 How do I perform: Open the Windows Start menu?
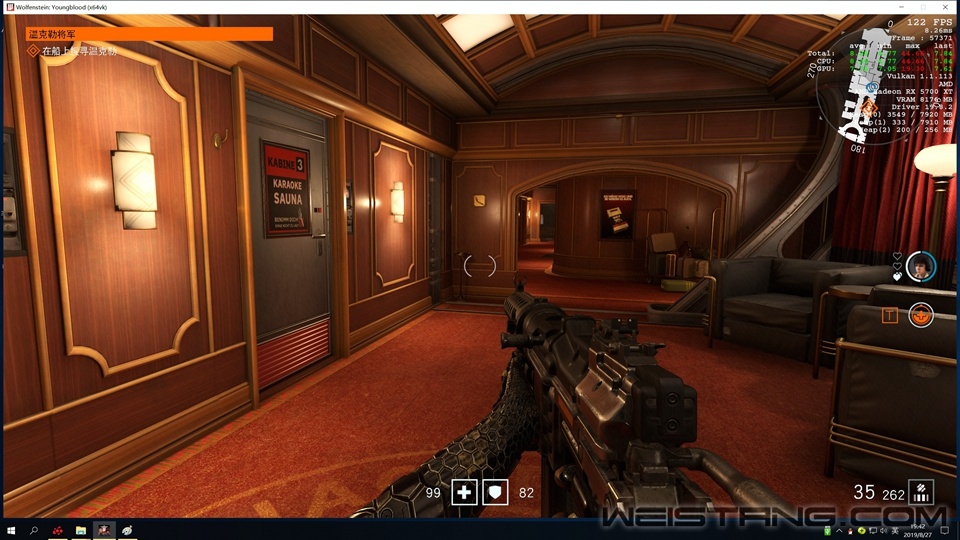(10, 530)
